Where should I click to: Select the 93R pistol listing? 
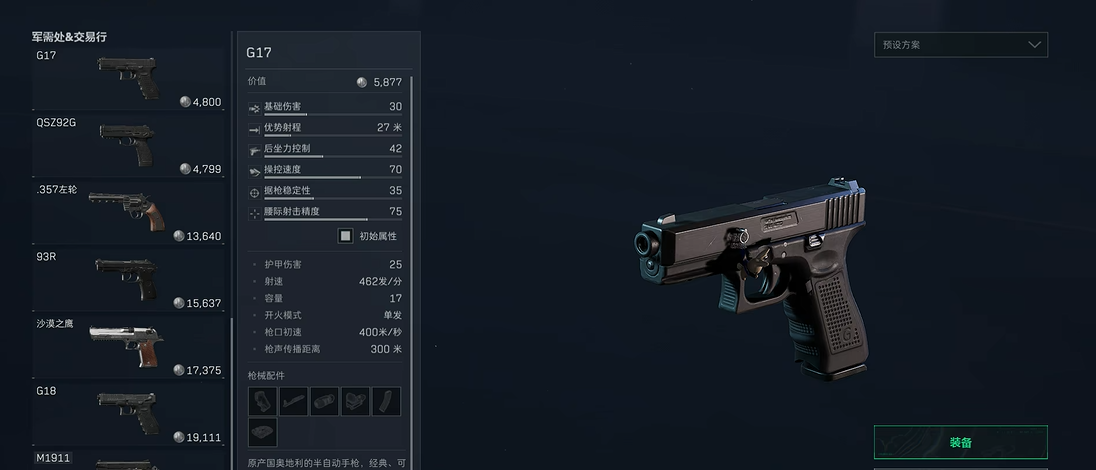(128, 278)
